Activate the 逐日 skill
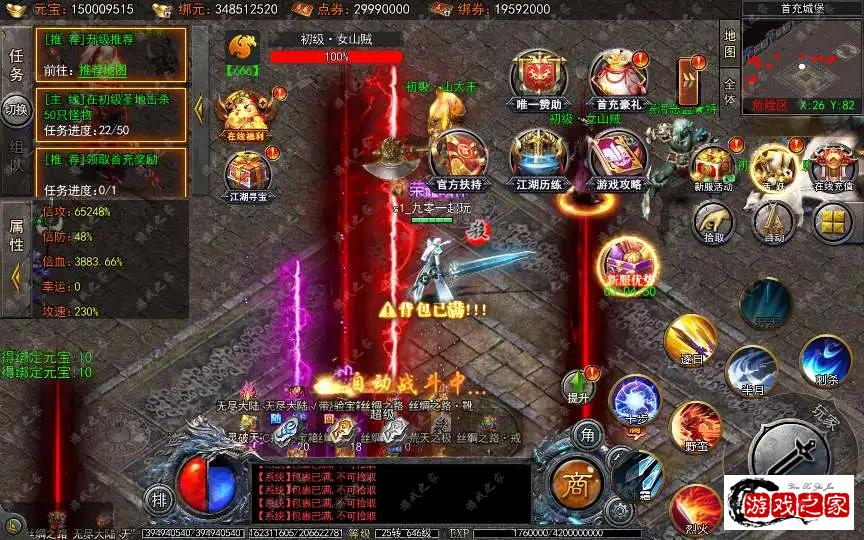864x540 pixels. (690, 340)
